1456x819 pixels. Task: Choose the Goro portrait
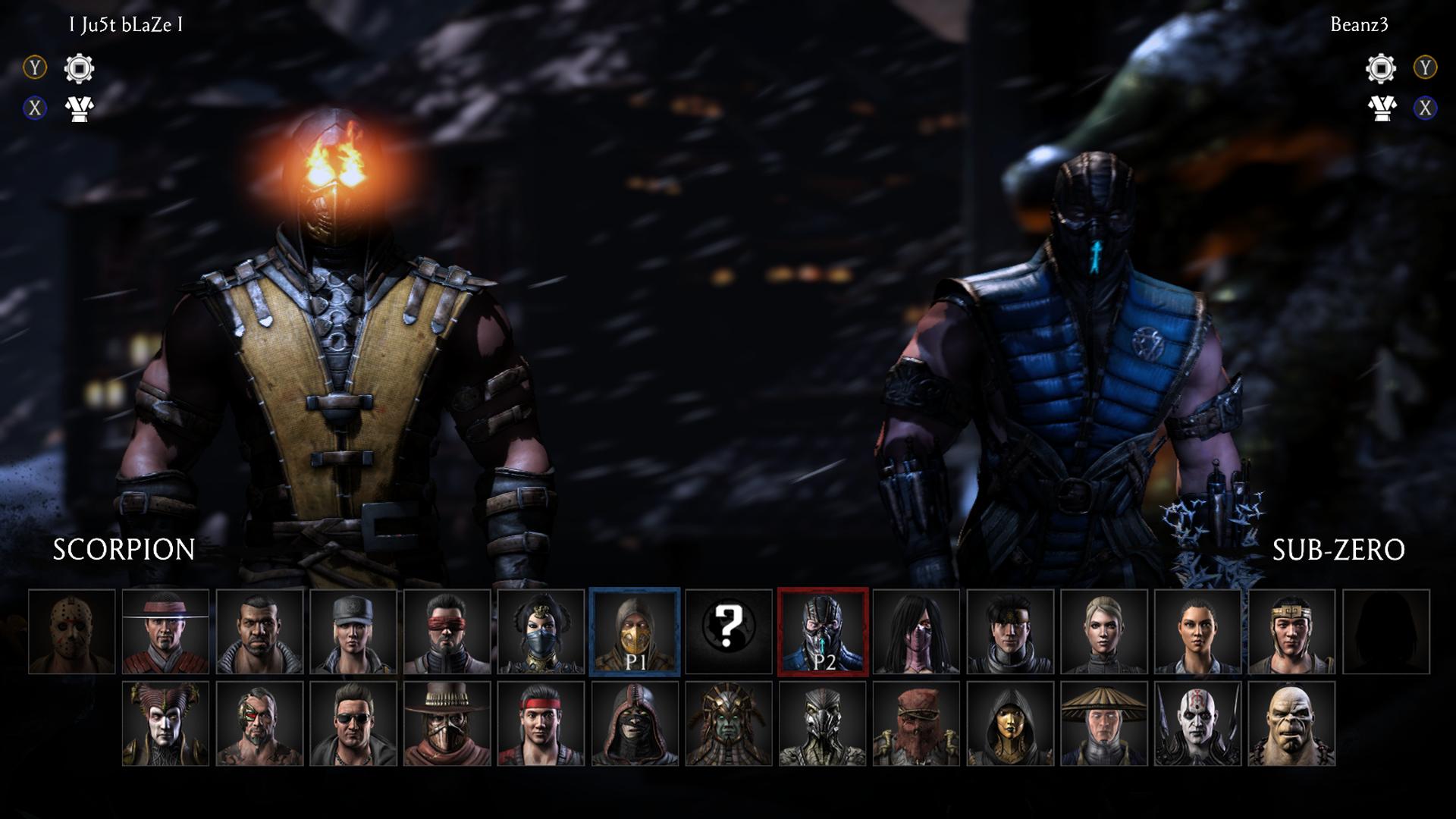click(1291, 723)
